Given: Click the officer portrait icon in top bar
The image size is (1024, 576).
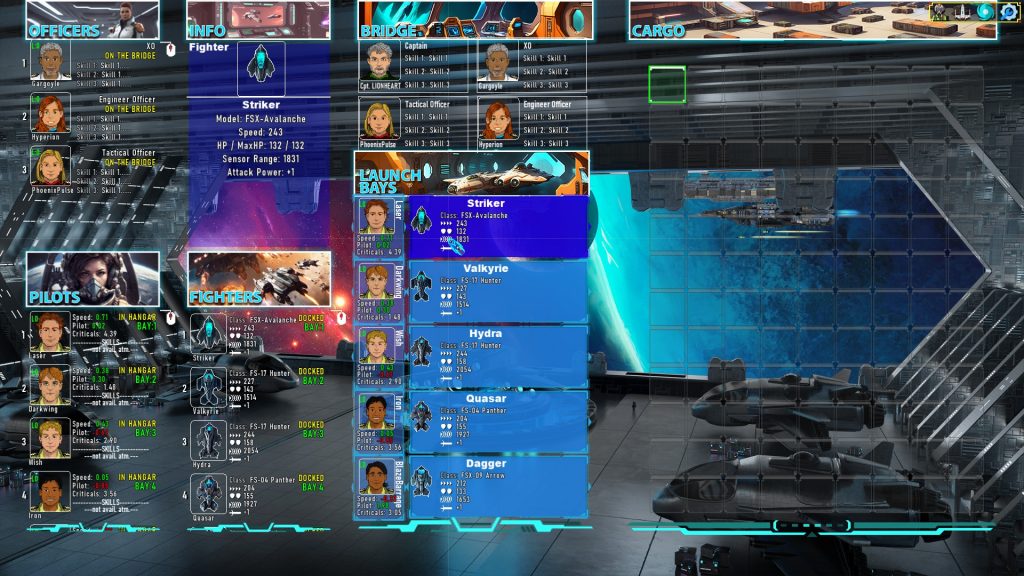Looking at the screenshot, I should (x=942, y=12).
